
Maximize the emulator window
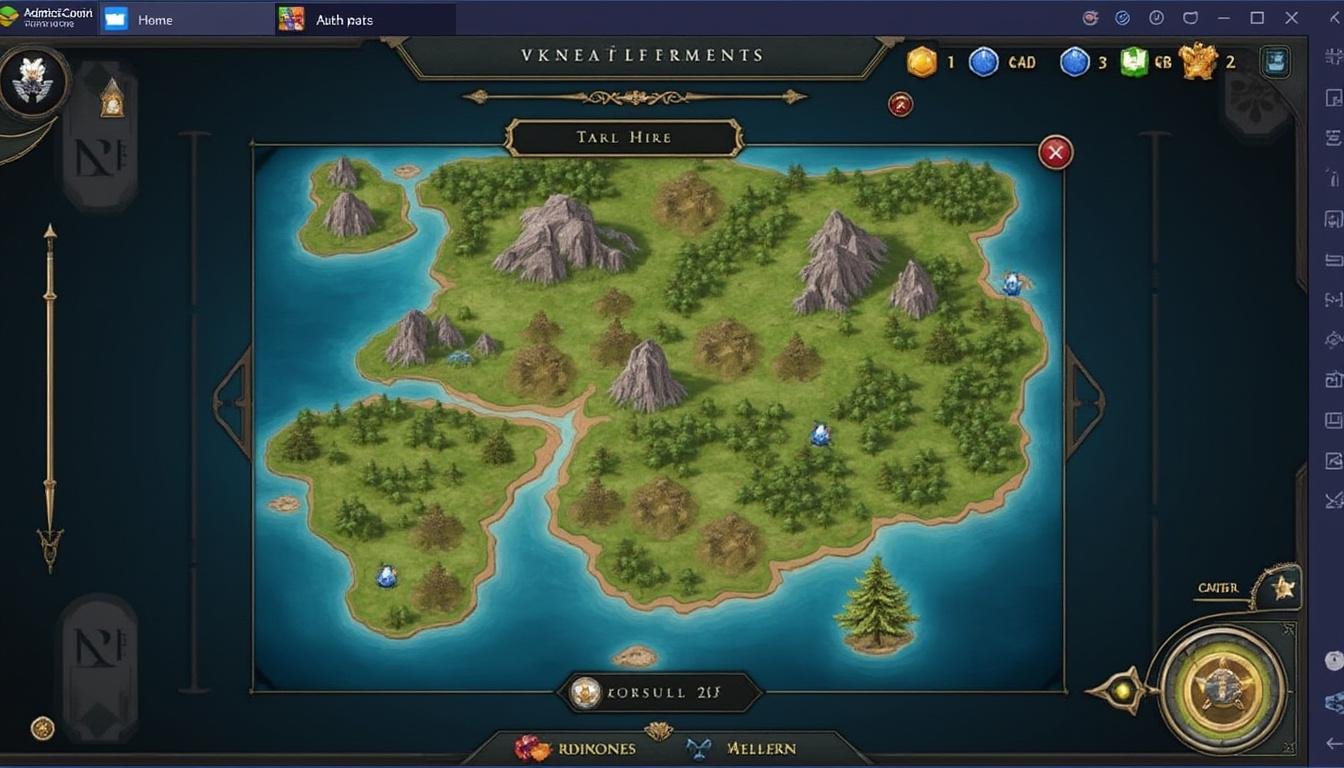click(1257, 18)
